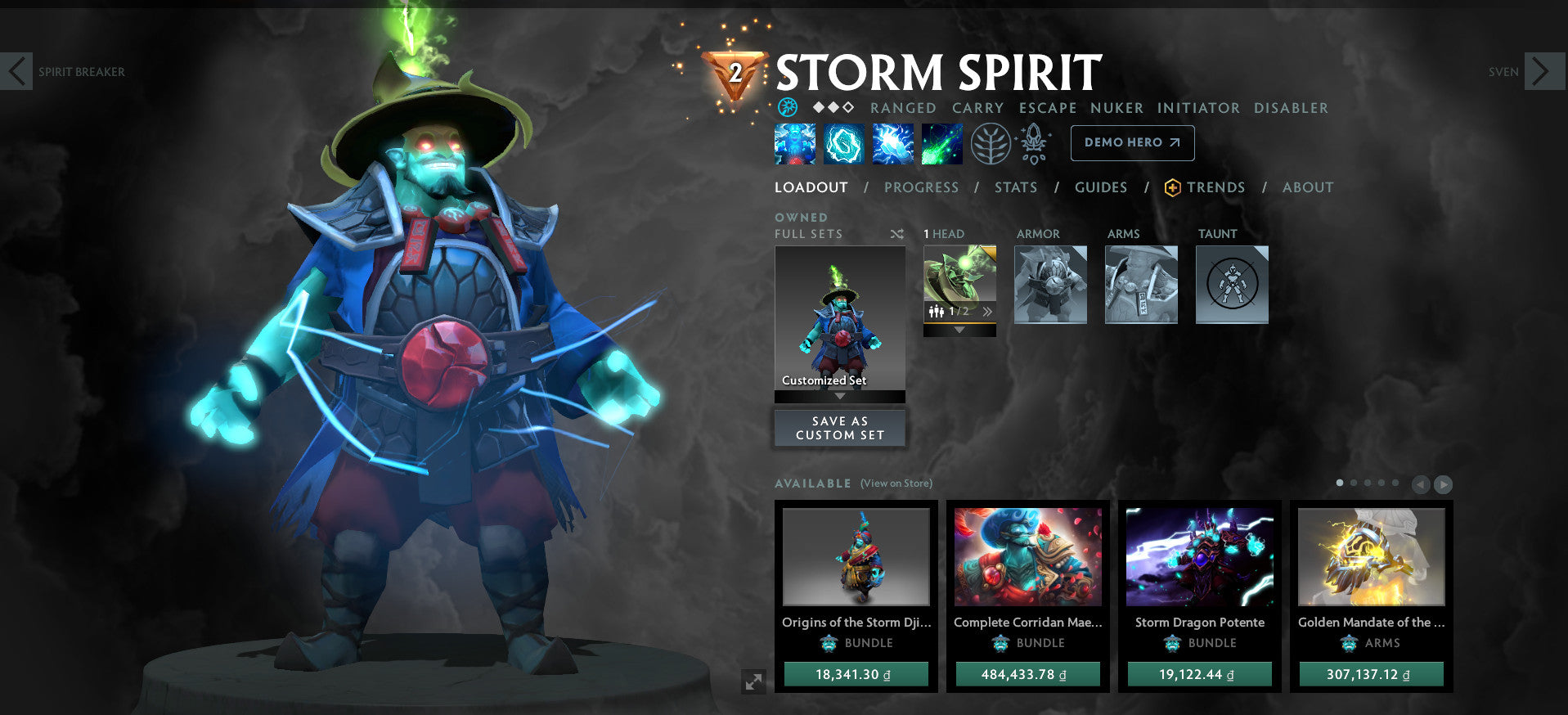This screenshot has width=1568, height=715.
Task: Click the Electric Vortex ability icon
Action: coord(843,142)
